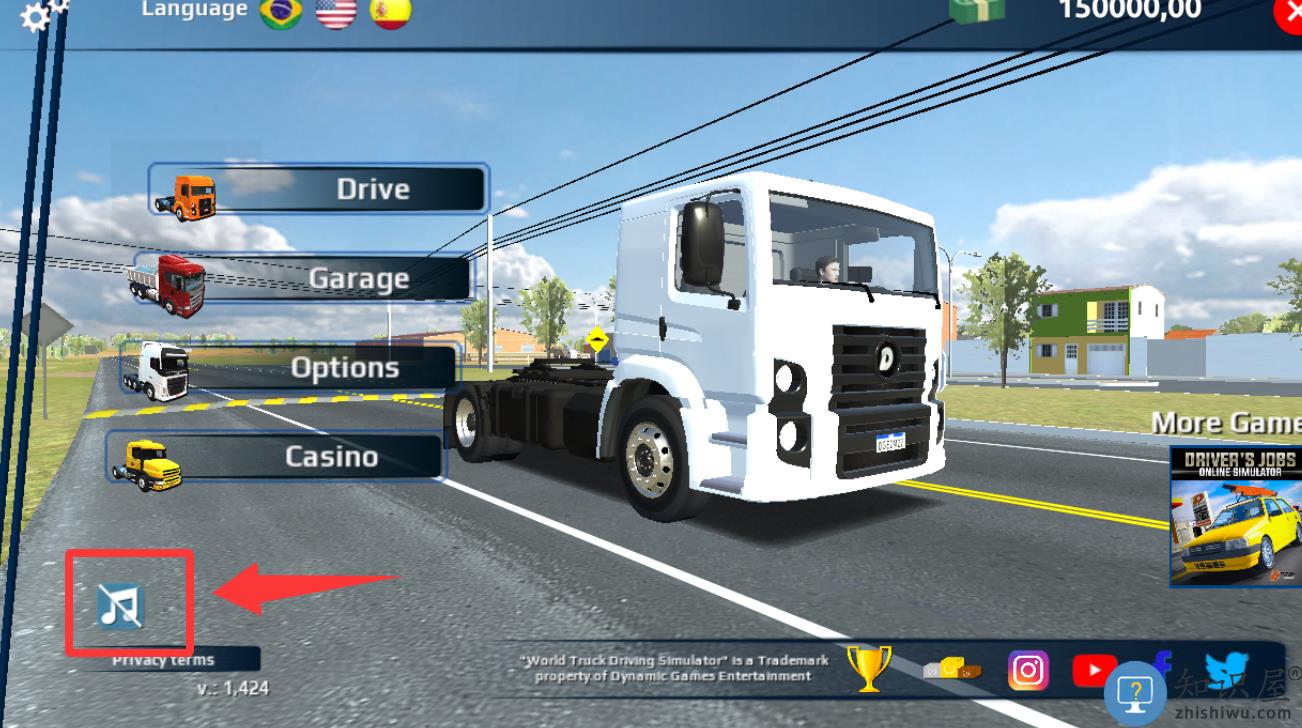The width and height of the screenshot is (1302, 728).
Task: Click the cash stack money icon
Action: click(x=977, y=10)
